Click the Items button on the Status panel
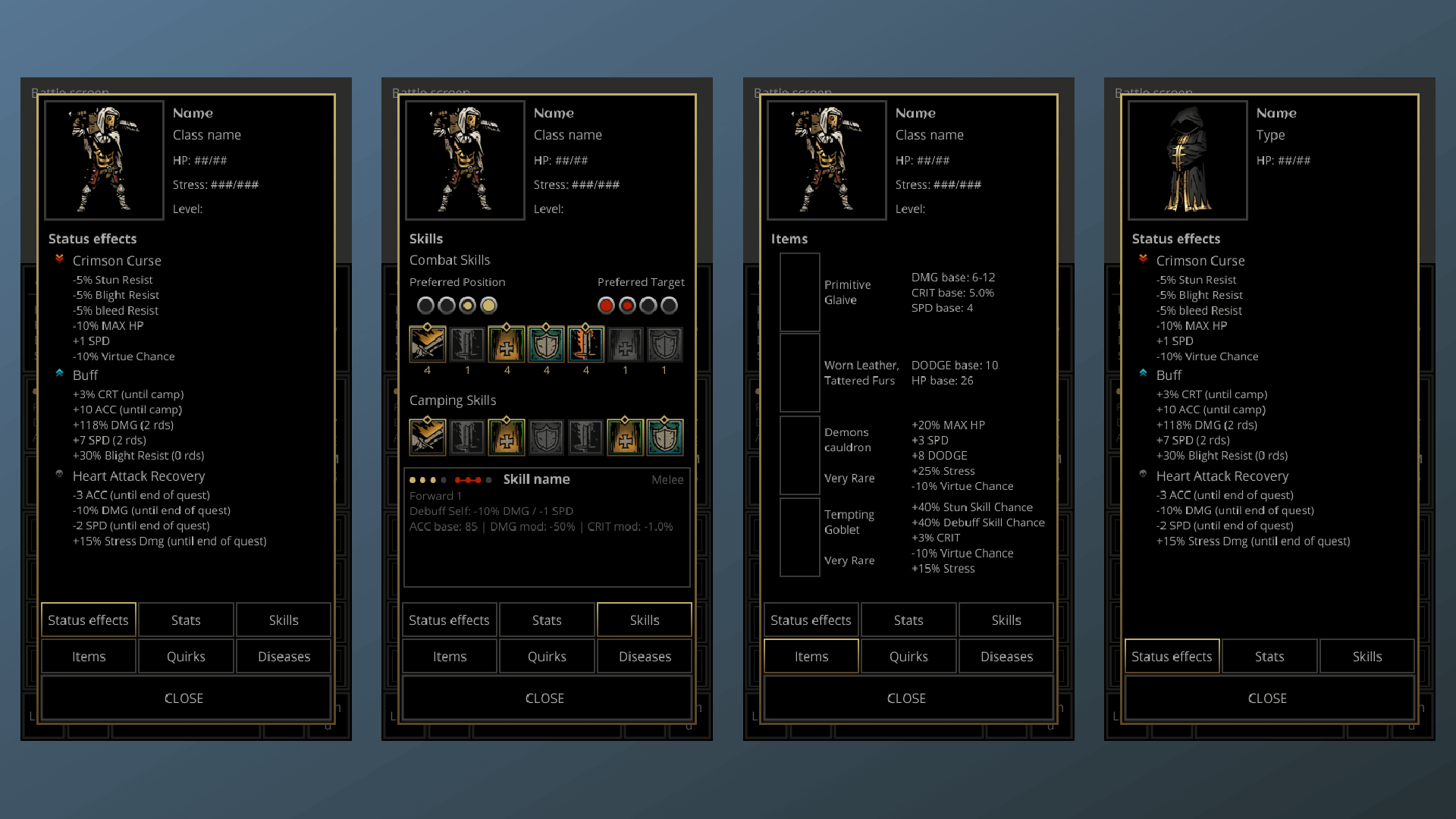This screenshot has width=1456, height=819. [x=88, y=656]
